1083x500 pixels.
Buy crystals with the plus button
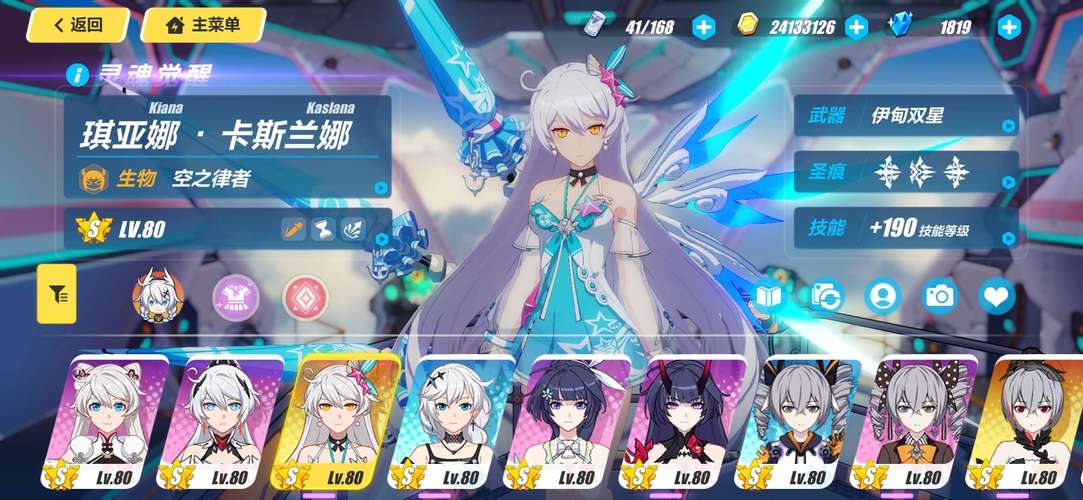click(1009, 27)
